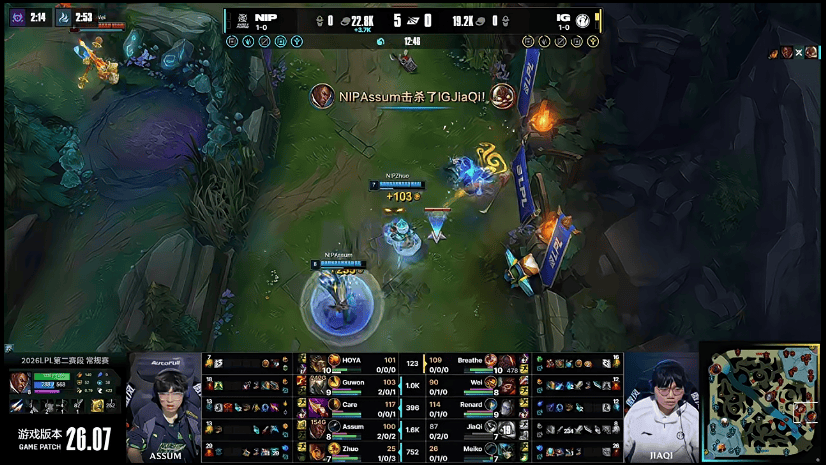Image resolution: width=826 pixels, height=465 pixels.
Task: Click the dragon timer icon
Action: (x=62, y=17)
